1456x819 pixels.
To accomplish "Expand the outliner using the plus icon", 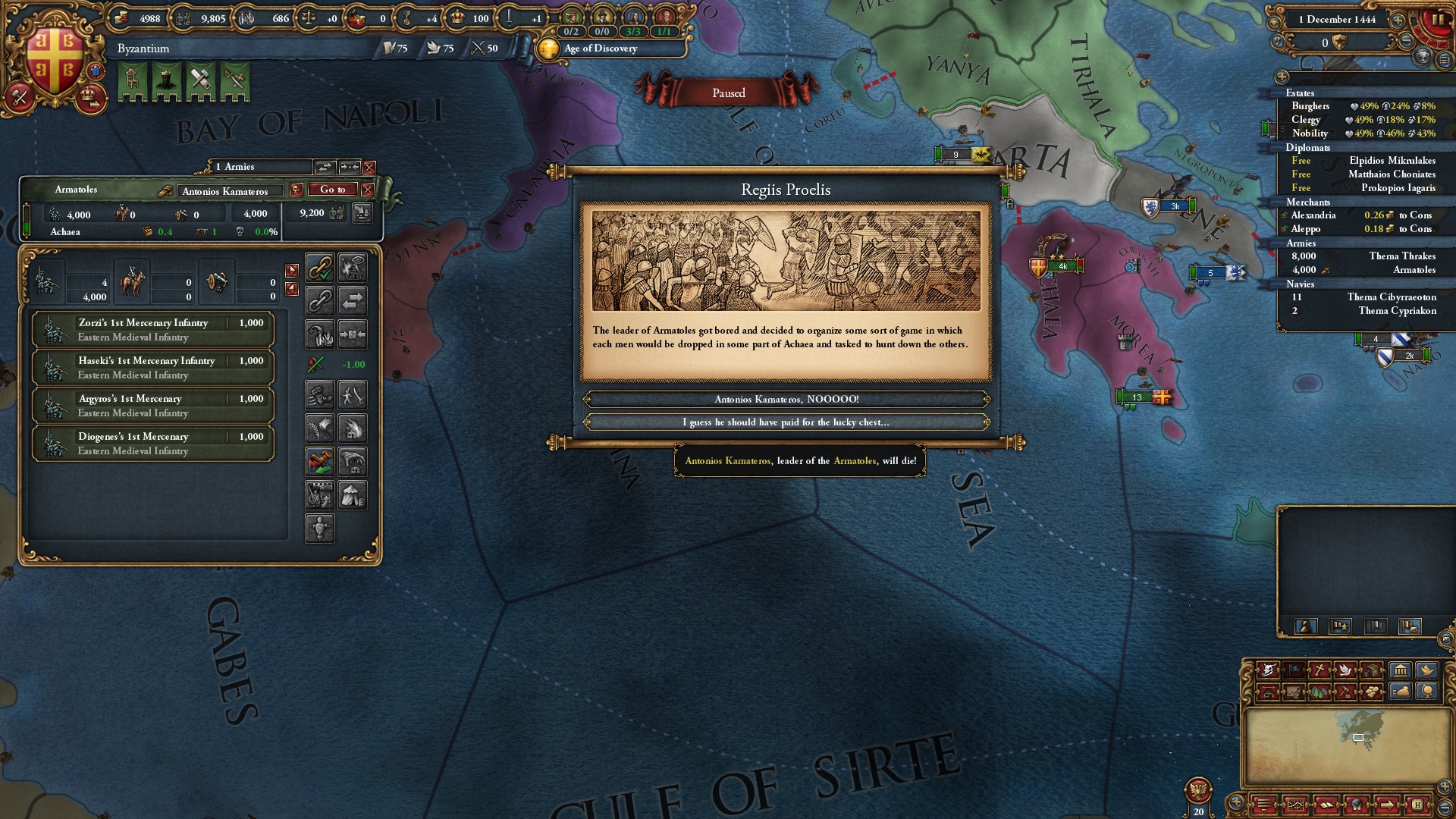I will point(1282,77).
